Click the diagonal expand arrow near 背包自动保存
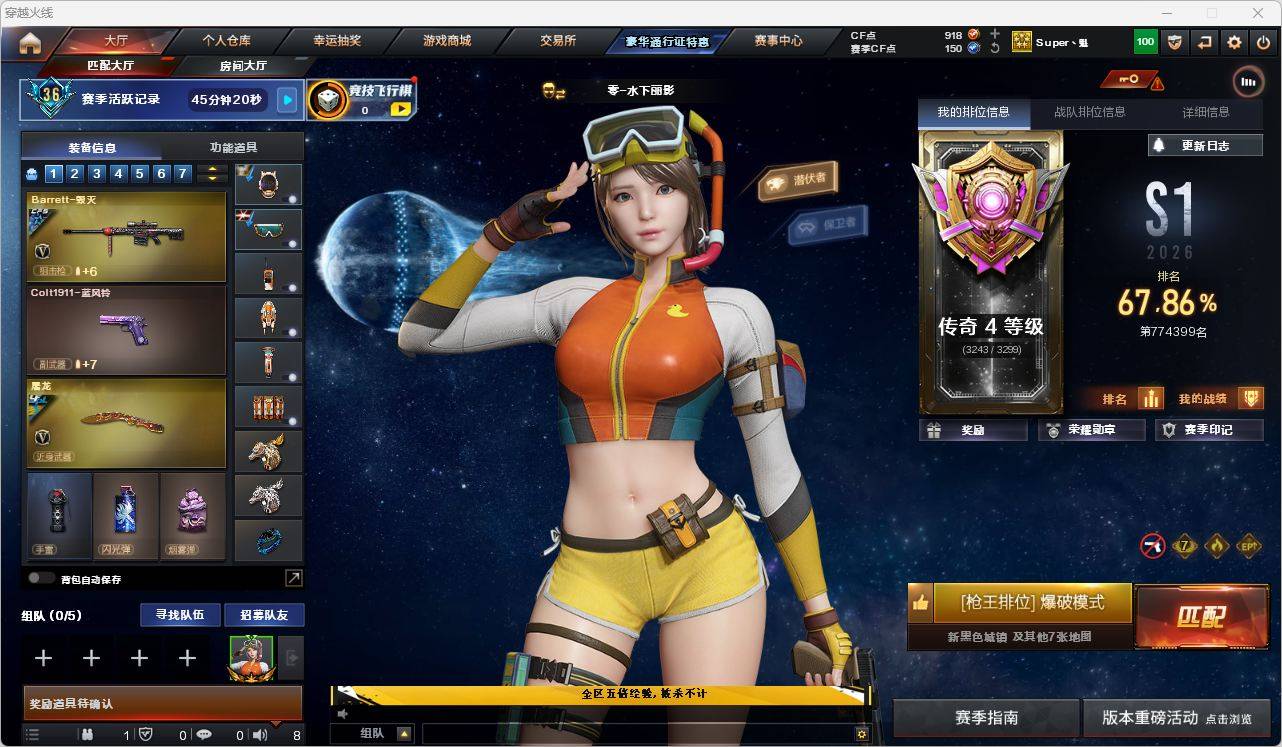Viewport: 1282px width, 747px height. pos(293,578)
